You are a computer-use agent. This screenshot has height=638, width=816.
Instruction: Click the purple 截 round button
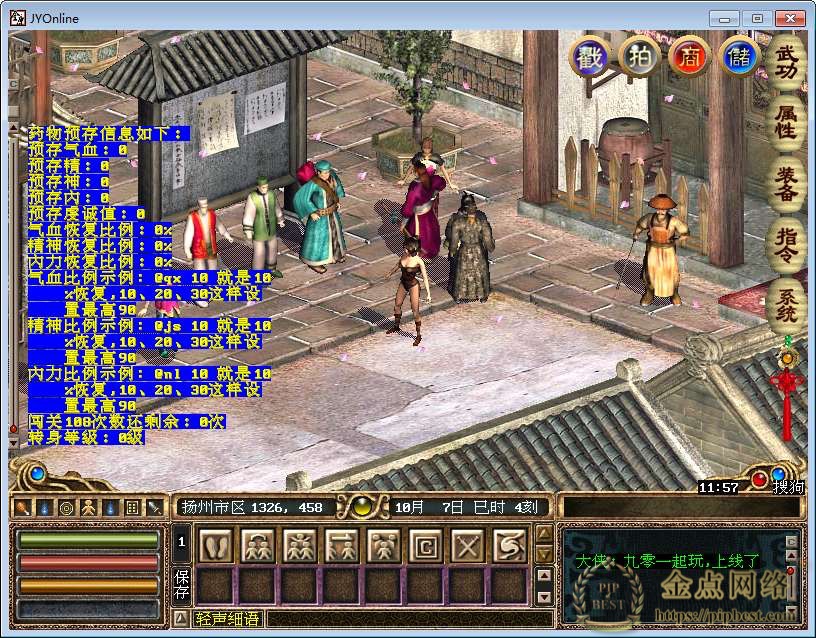coord(589,56)
